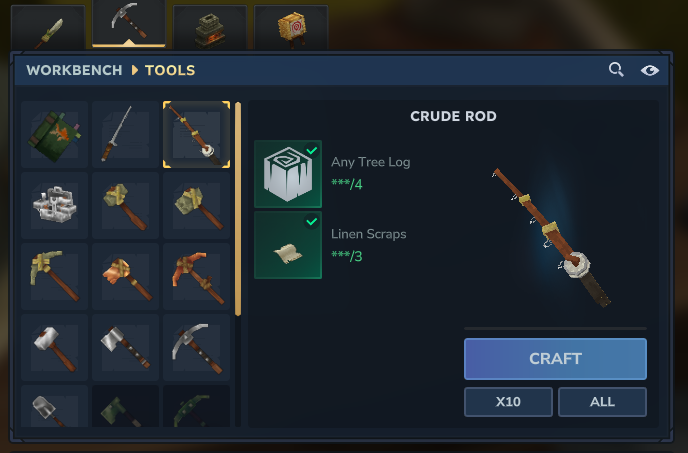Go back to WORKBENCH in breadcrumb
The image size is (688, 453).
click(x=75, y=70)
